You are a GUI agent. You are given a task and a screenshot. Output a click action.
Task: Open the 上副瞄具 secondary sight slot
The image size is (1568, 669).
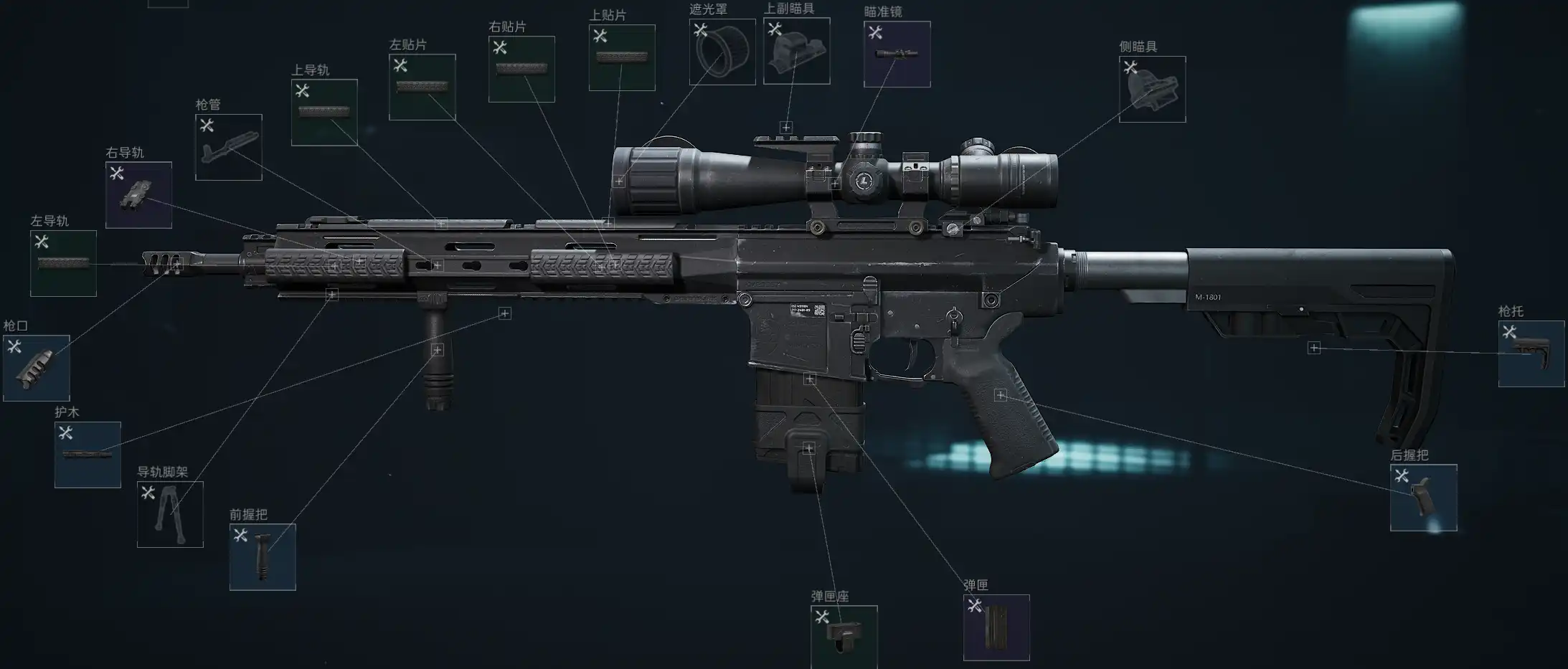tap(796, 51)
